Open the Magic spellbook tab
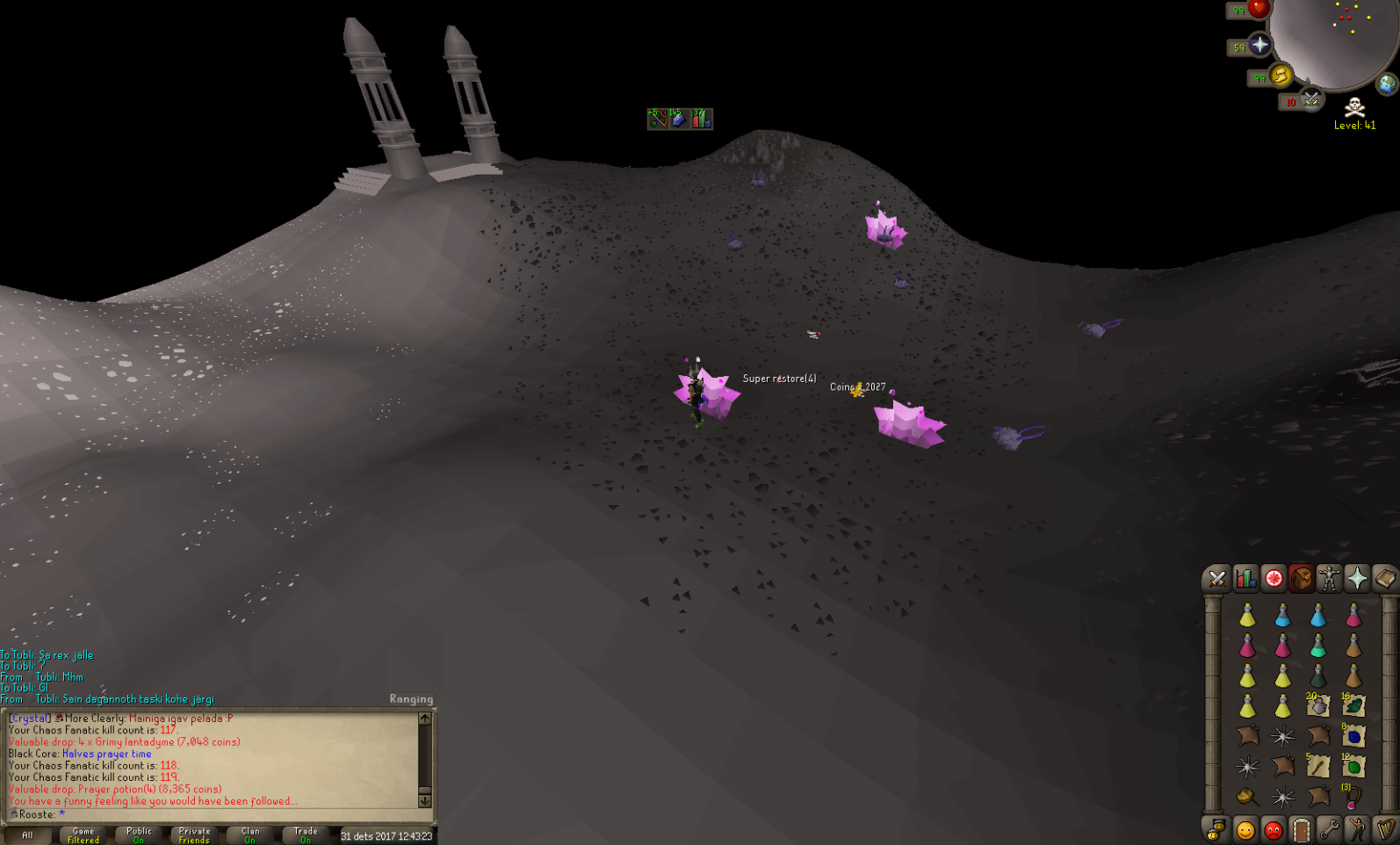The image size is (1400, 845). 1385,579
